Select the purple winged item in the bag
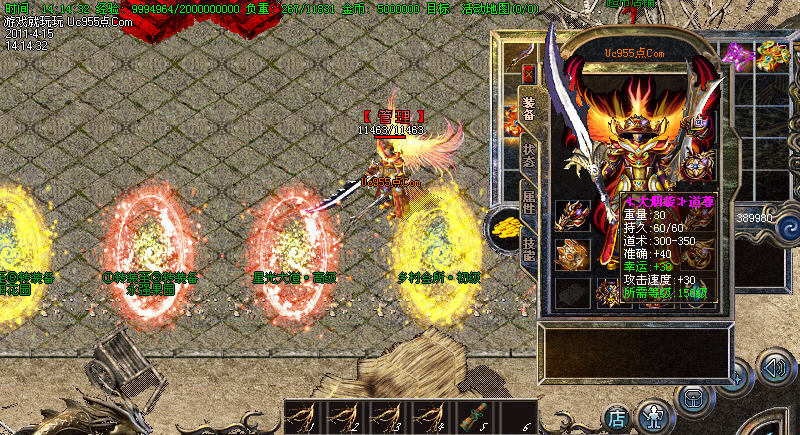This screenshot has height=435, width=800. point(741,55)
